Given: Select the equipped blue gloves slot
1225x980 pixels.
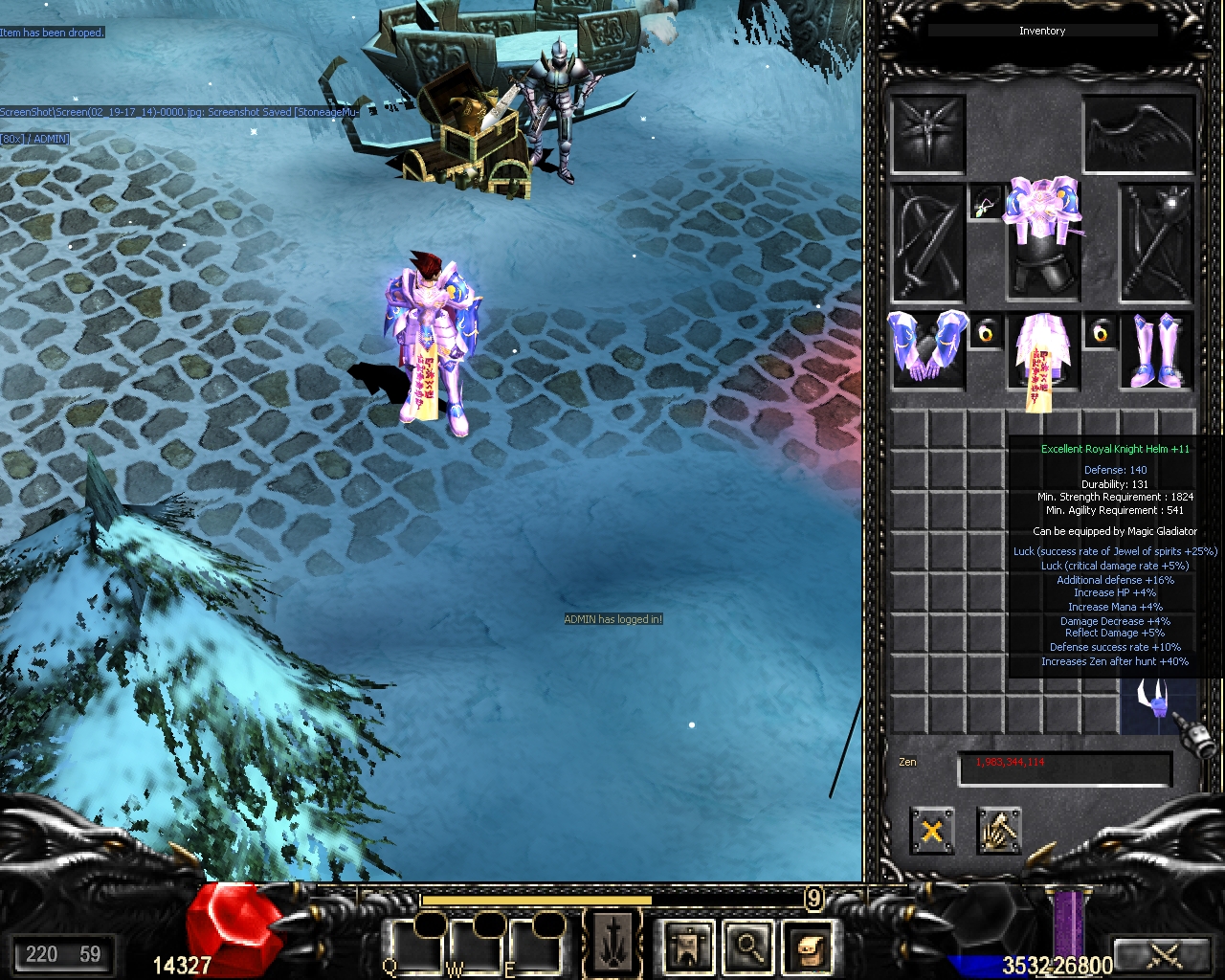Looking at the screenshot, I should pyautogui.click(x=927, y=349).
